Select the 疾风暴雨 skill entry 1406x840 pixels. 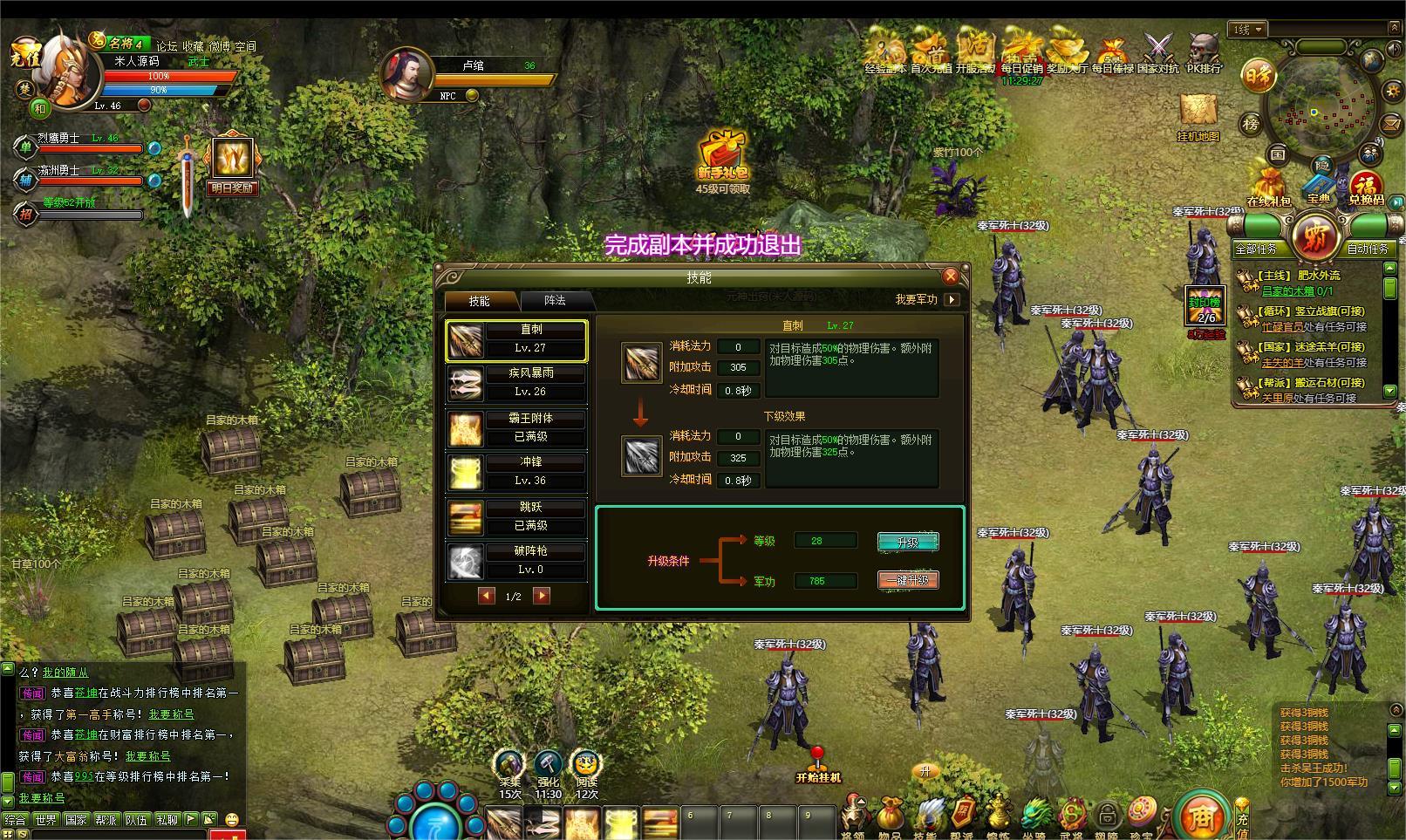tap(516, 383)
